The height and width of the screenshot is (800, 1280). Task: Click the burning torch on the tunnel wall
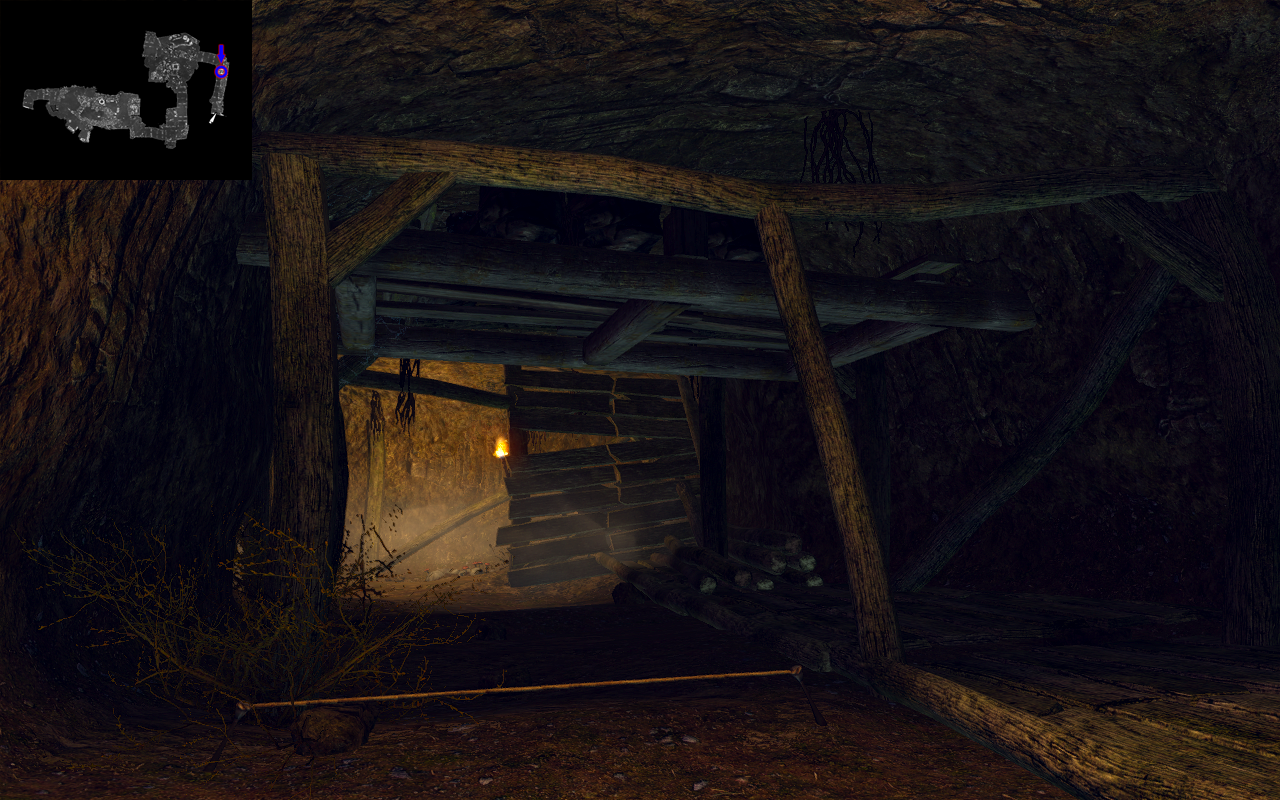(x=502, y=447)
